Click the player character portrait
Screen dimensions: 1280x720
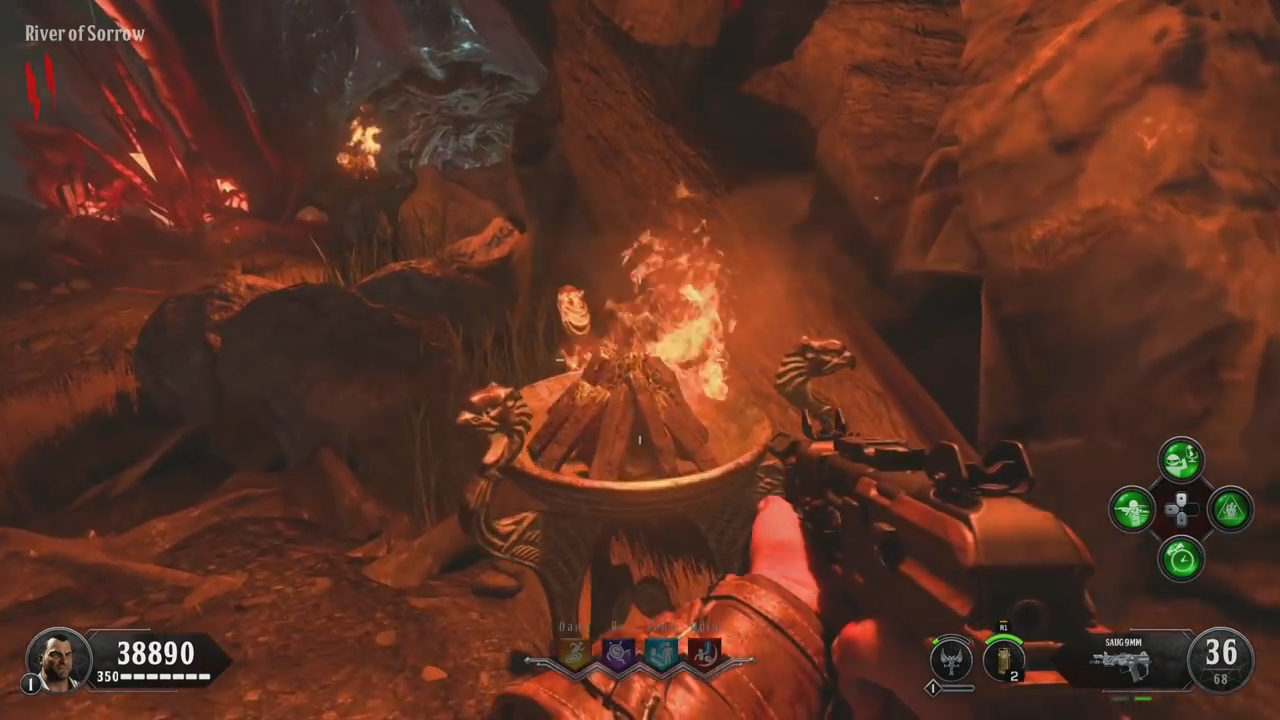[58, 660]
